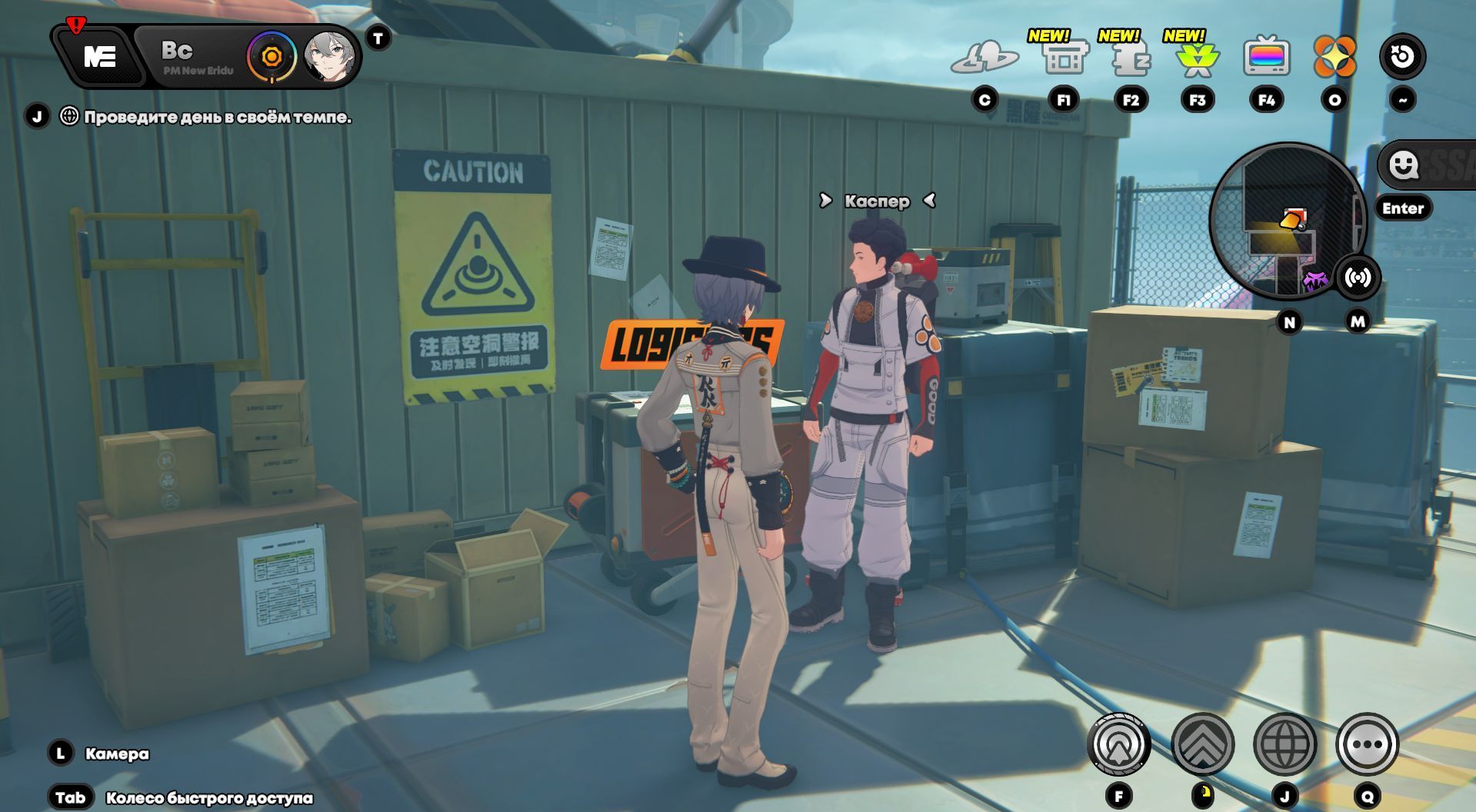Open the player avatar profile

[331, 57]
